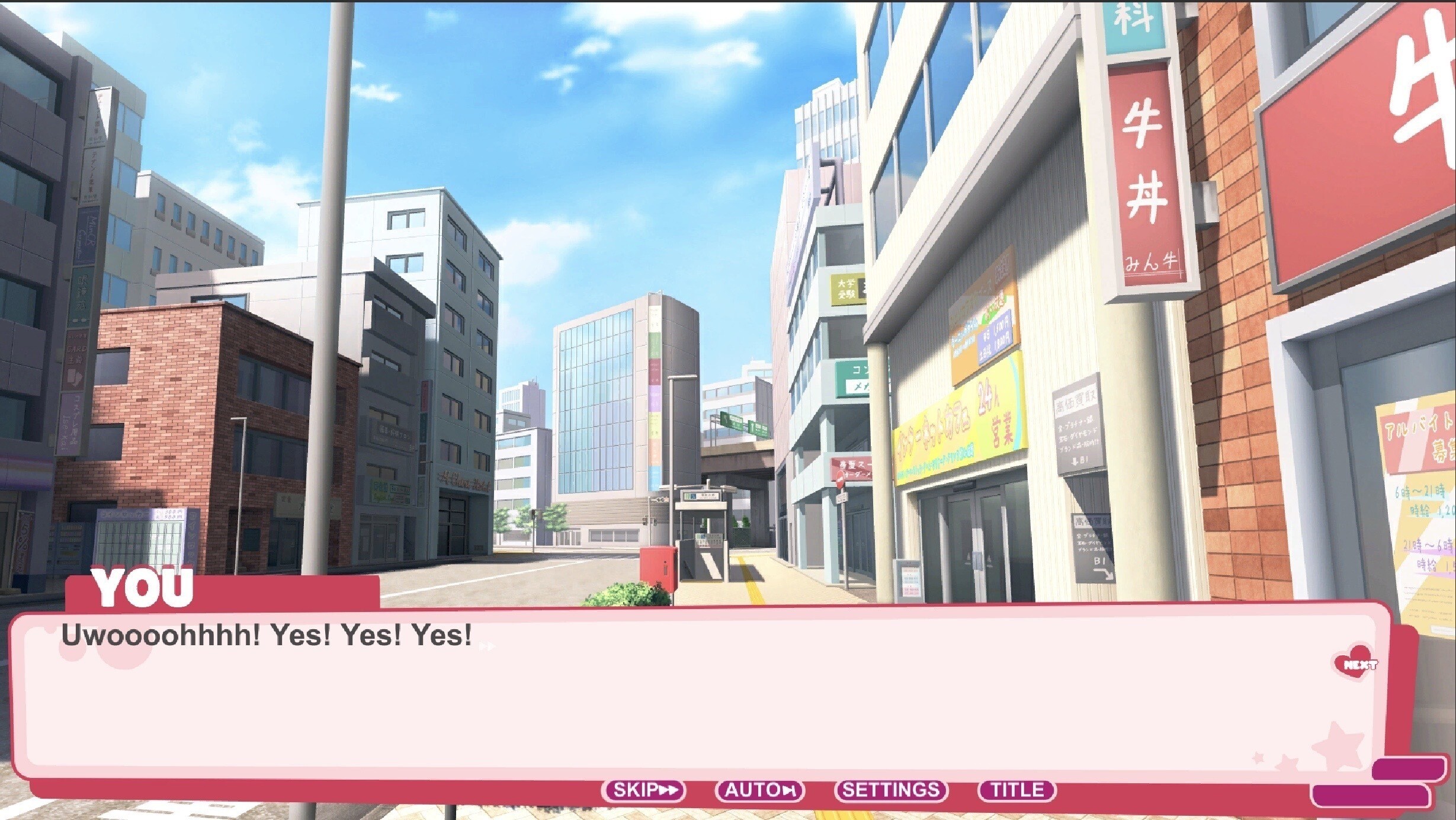Toggle auto-play mode using the AUTO button
Viewport: 1456px width, 820px height.
tap(760, 790)
